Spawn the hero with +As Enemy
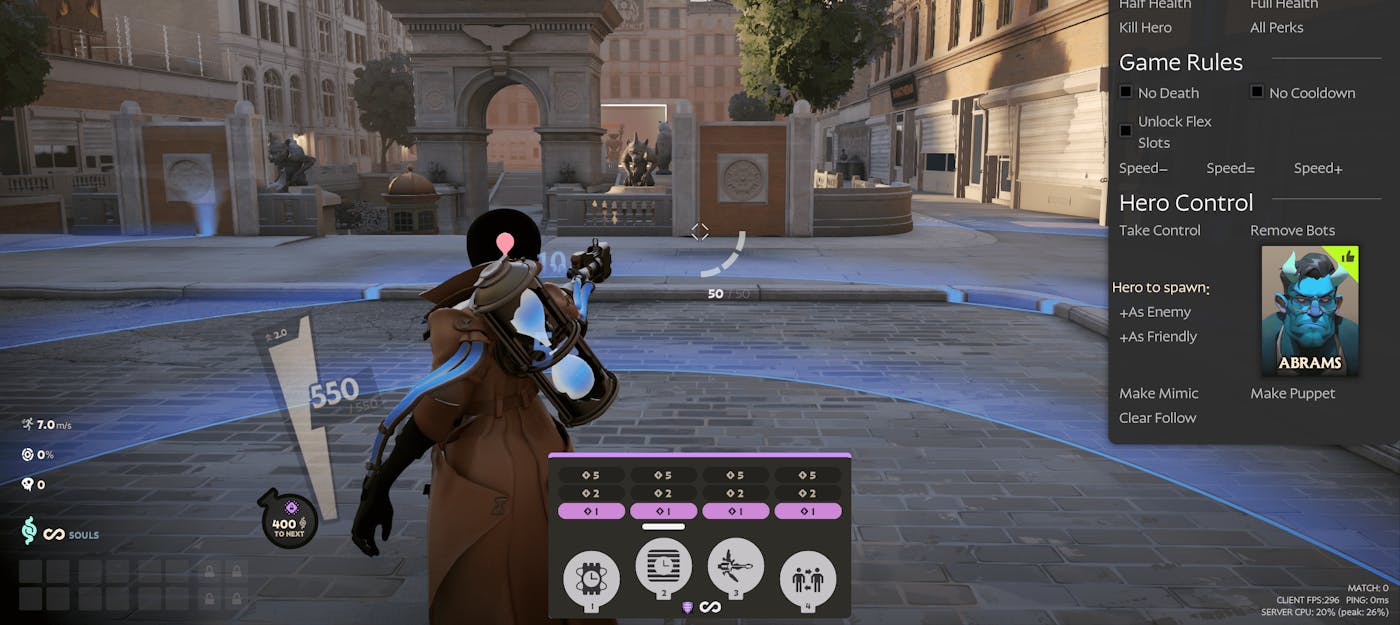The height and width of the screenshot is (625, 1400). pyautogui.click(x=1155, y=312)
